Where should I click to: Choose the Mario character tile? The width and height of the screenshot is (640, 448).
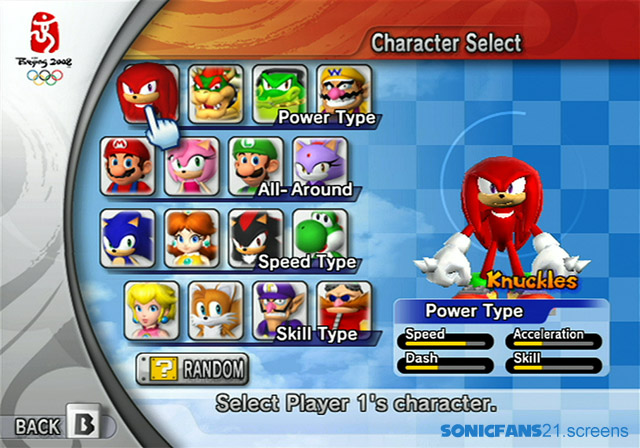pos(126,165)
